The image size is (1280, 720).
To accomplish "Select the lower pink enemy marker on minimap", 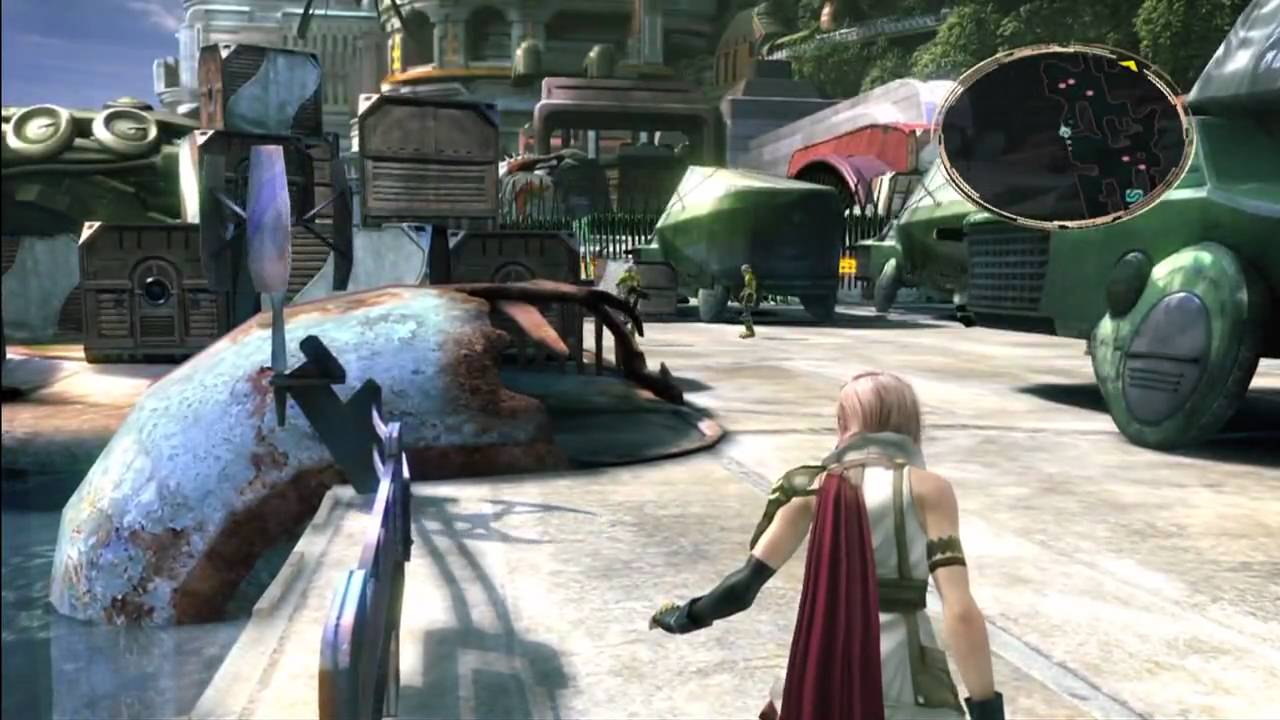I will click(x=1141, y=167).
